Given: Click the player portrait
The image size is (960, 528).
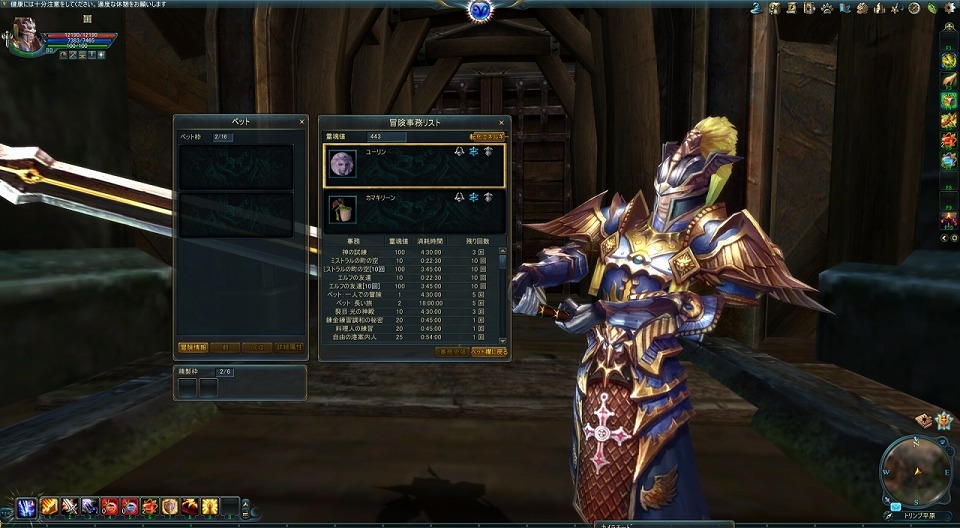Looking at the screenshot, I should (x=27, y=36).
